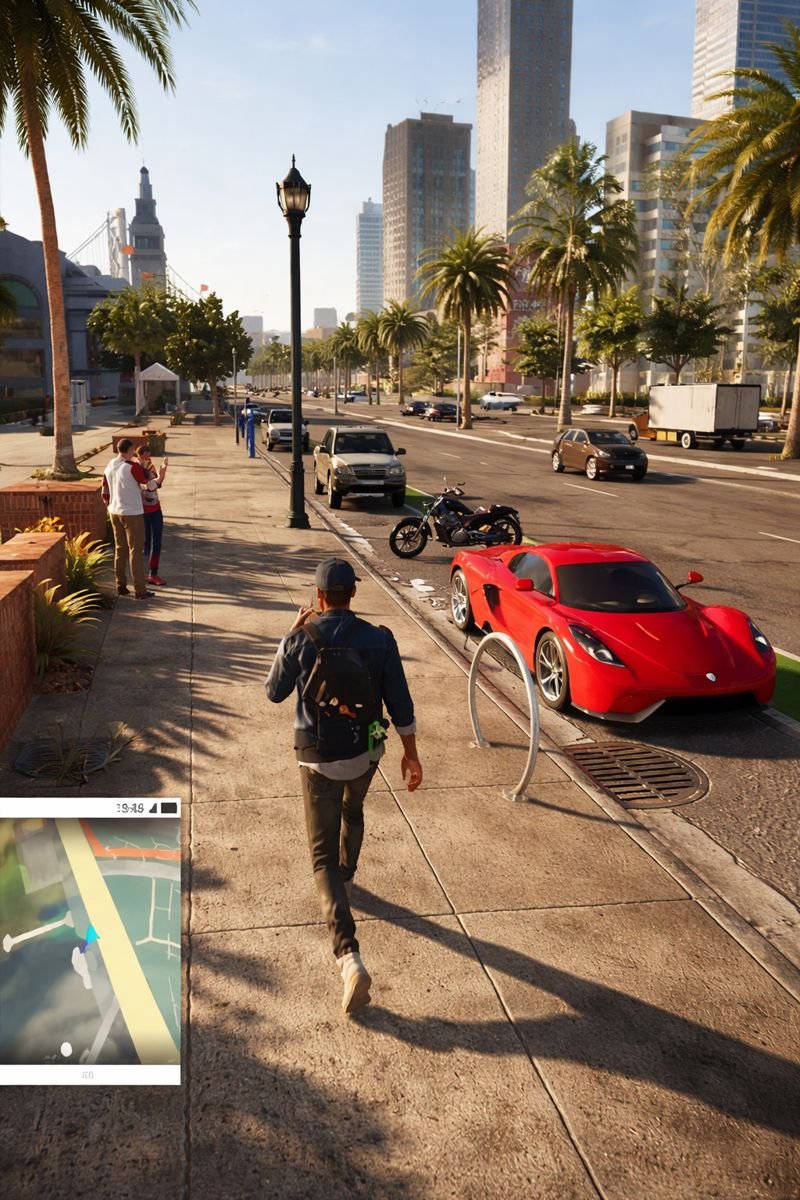800x1200 pixels.
Task: Select the white dot marker on the minimap
Action: tap(66, 1049)
